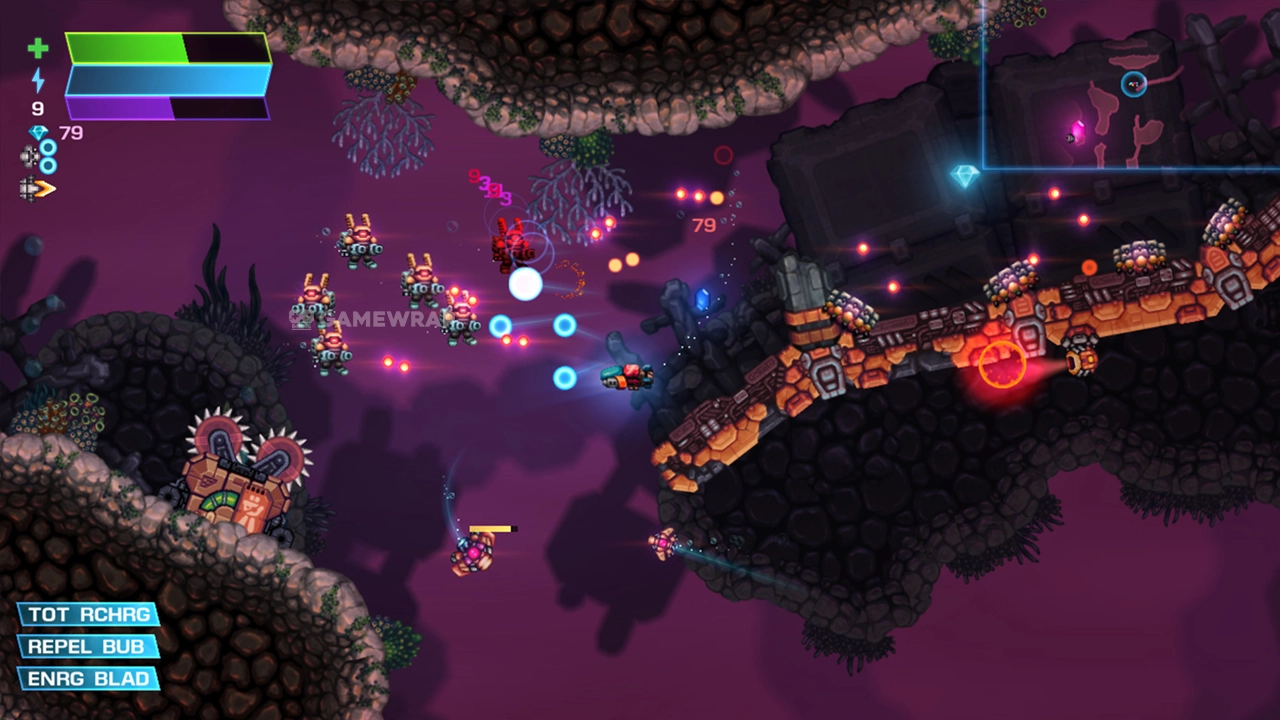
Task: Select the blue-circled player marker on minimap
Action: [1133, 84]
